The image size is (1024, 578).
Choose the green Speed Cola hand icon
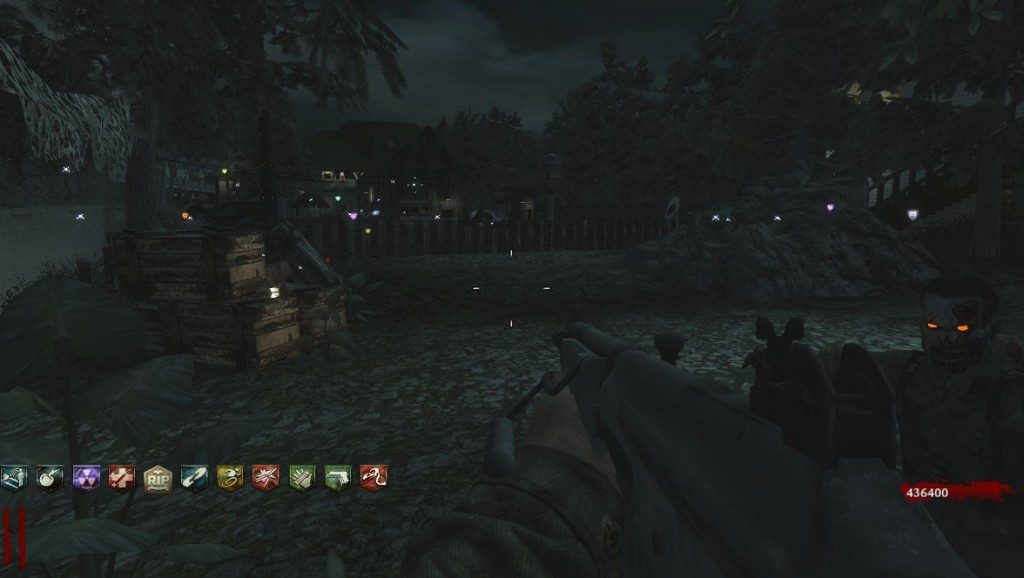coord(301,477)
